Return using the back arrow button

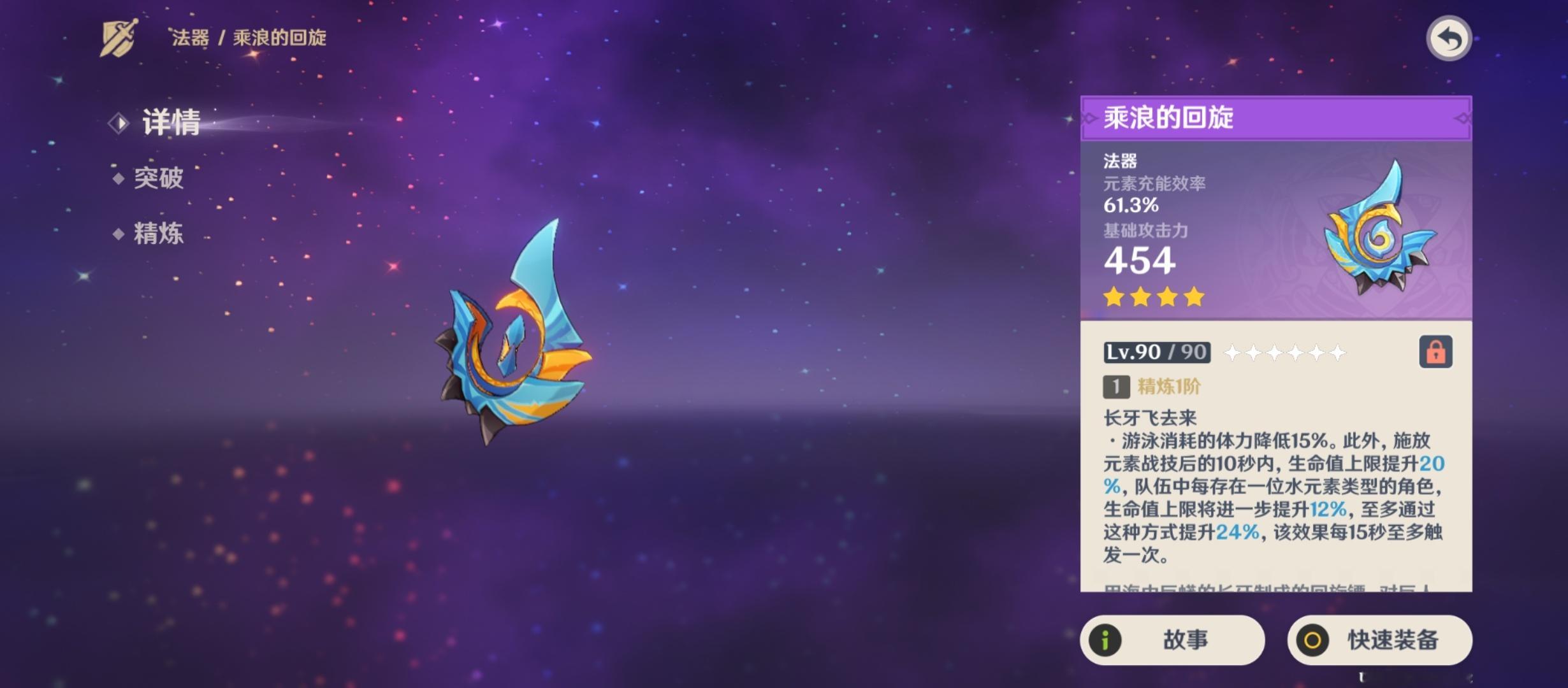tap(1448, 39)
